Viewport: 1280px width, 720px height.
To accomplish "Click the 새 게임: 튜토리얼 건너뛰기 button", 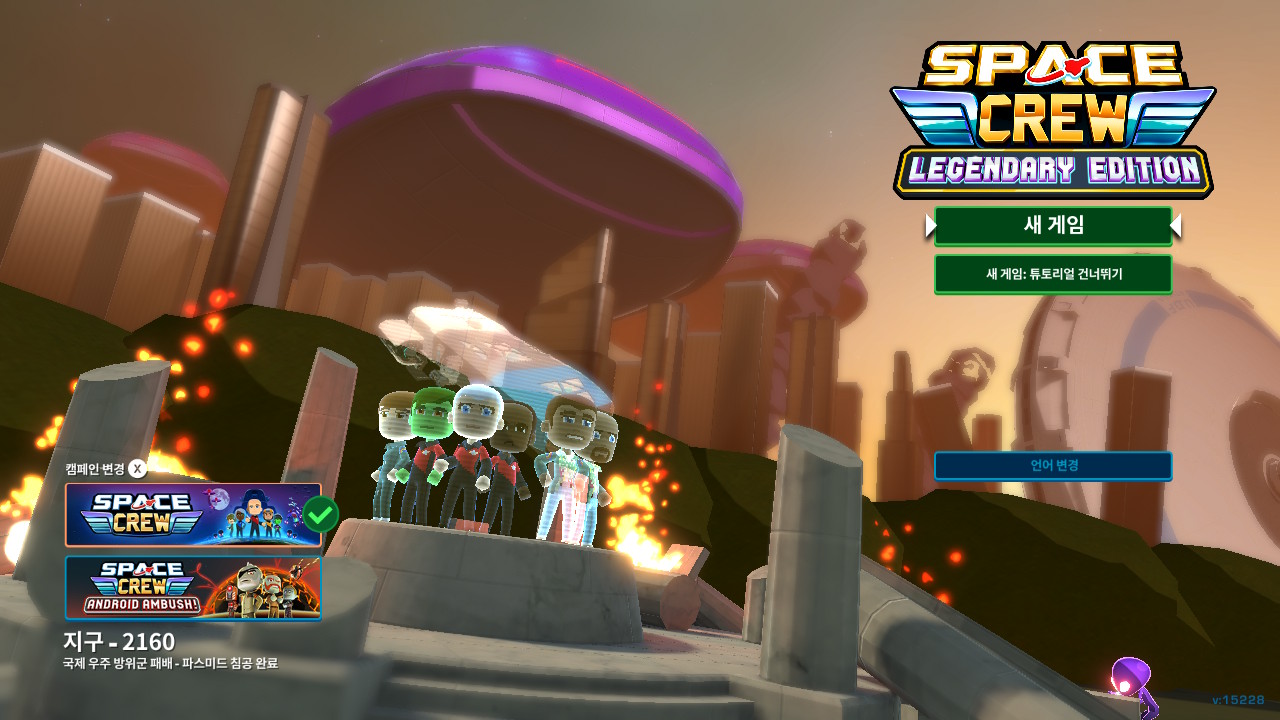I will (x=1053, y=274).
